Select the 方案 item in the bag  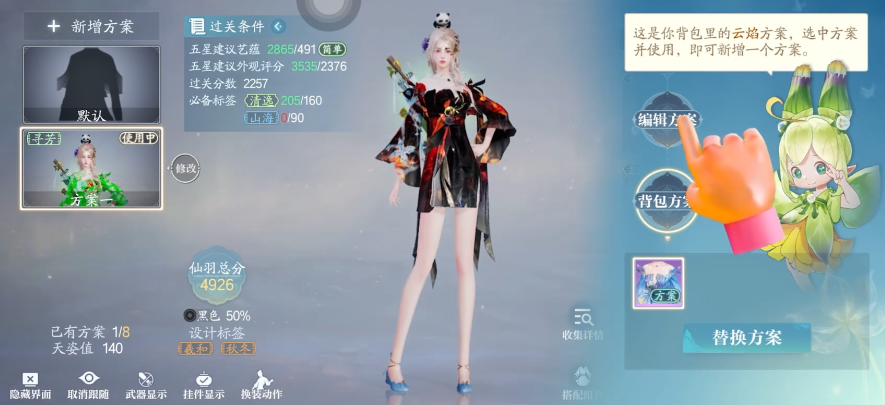[658, 283]
